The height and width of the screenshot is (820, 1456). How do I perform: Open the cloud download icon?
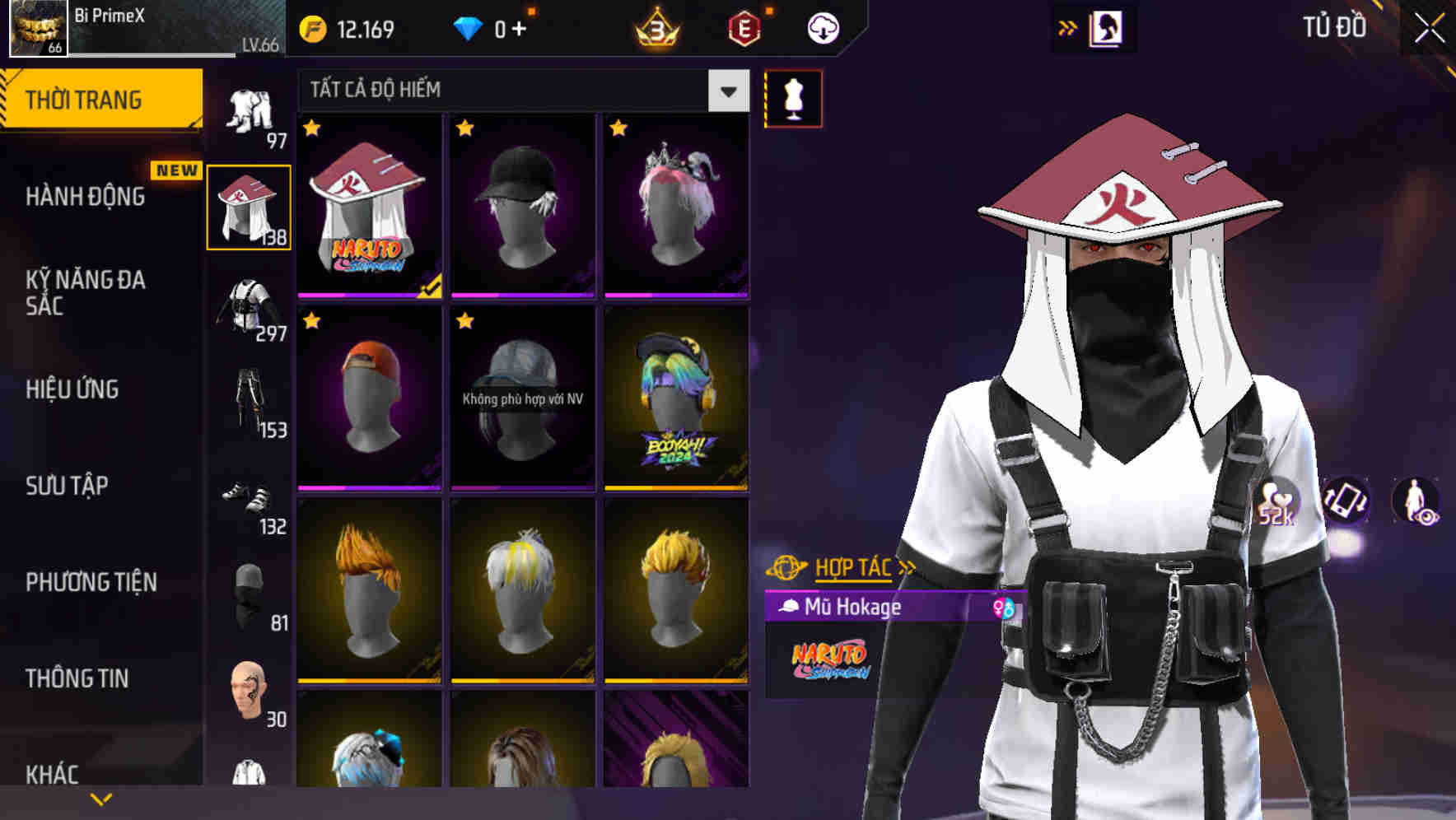click(822, 27)
